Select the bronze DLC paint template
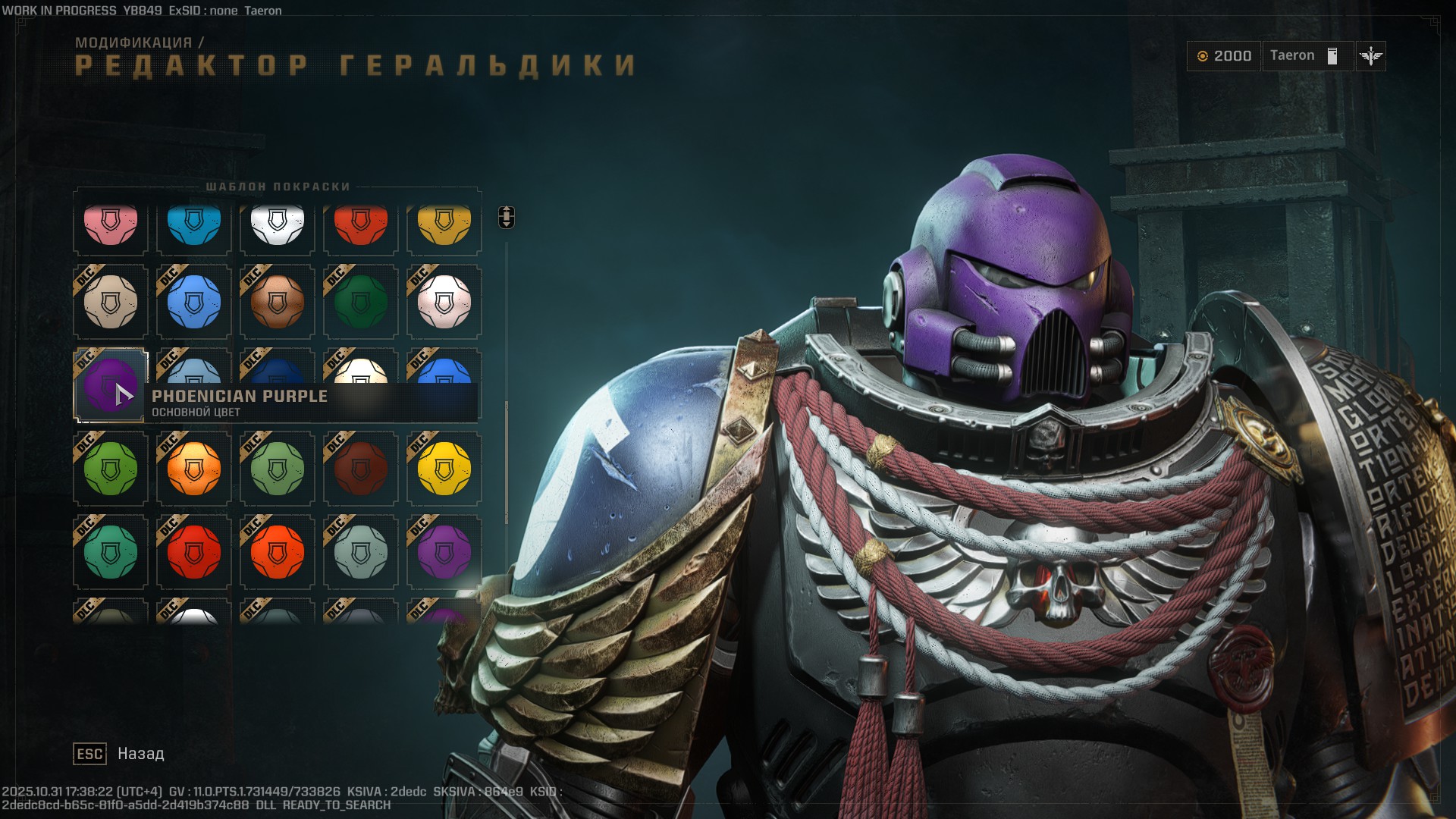1456x819 pixels. pos(277,302)
